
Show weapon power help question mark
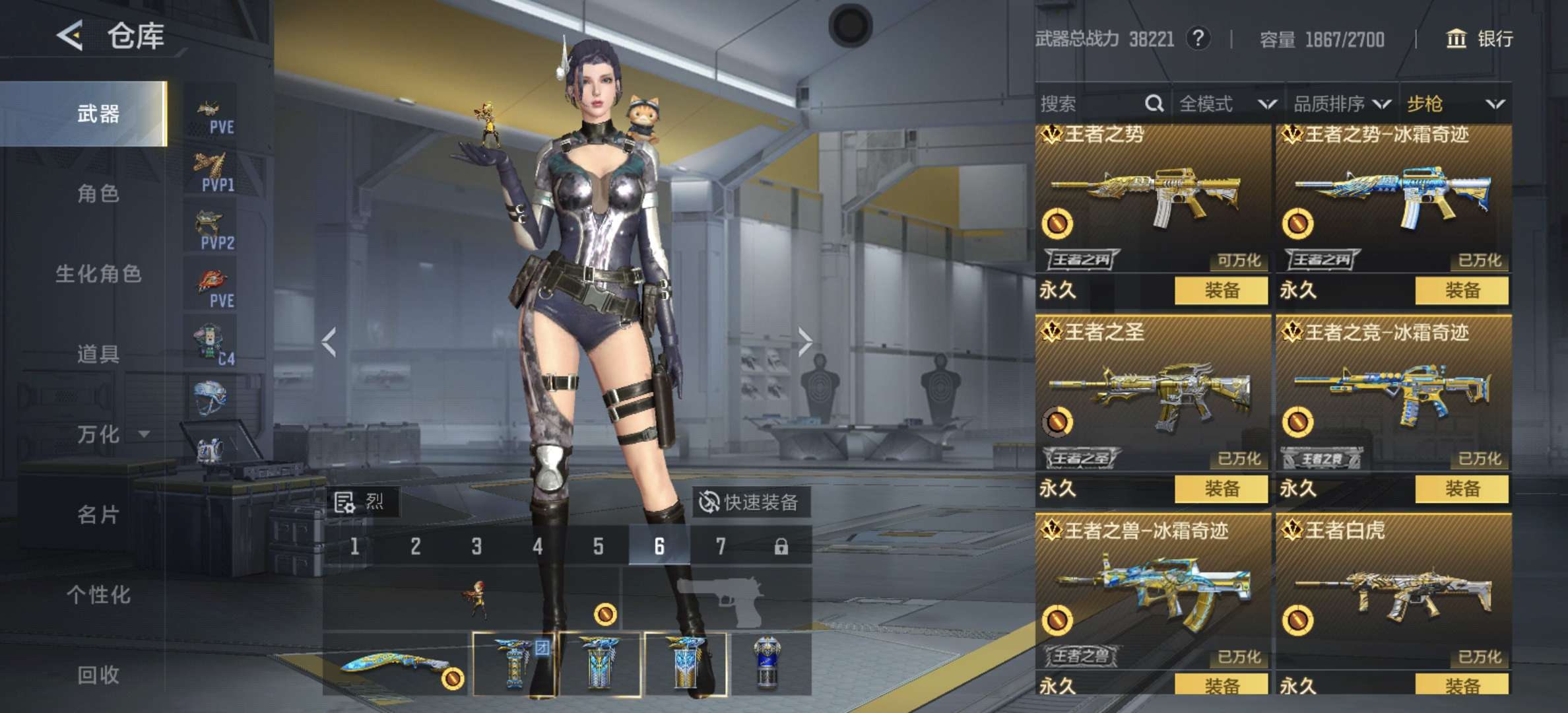click(x=1198, y=38)
